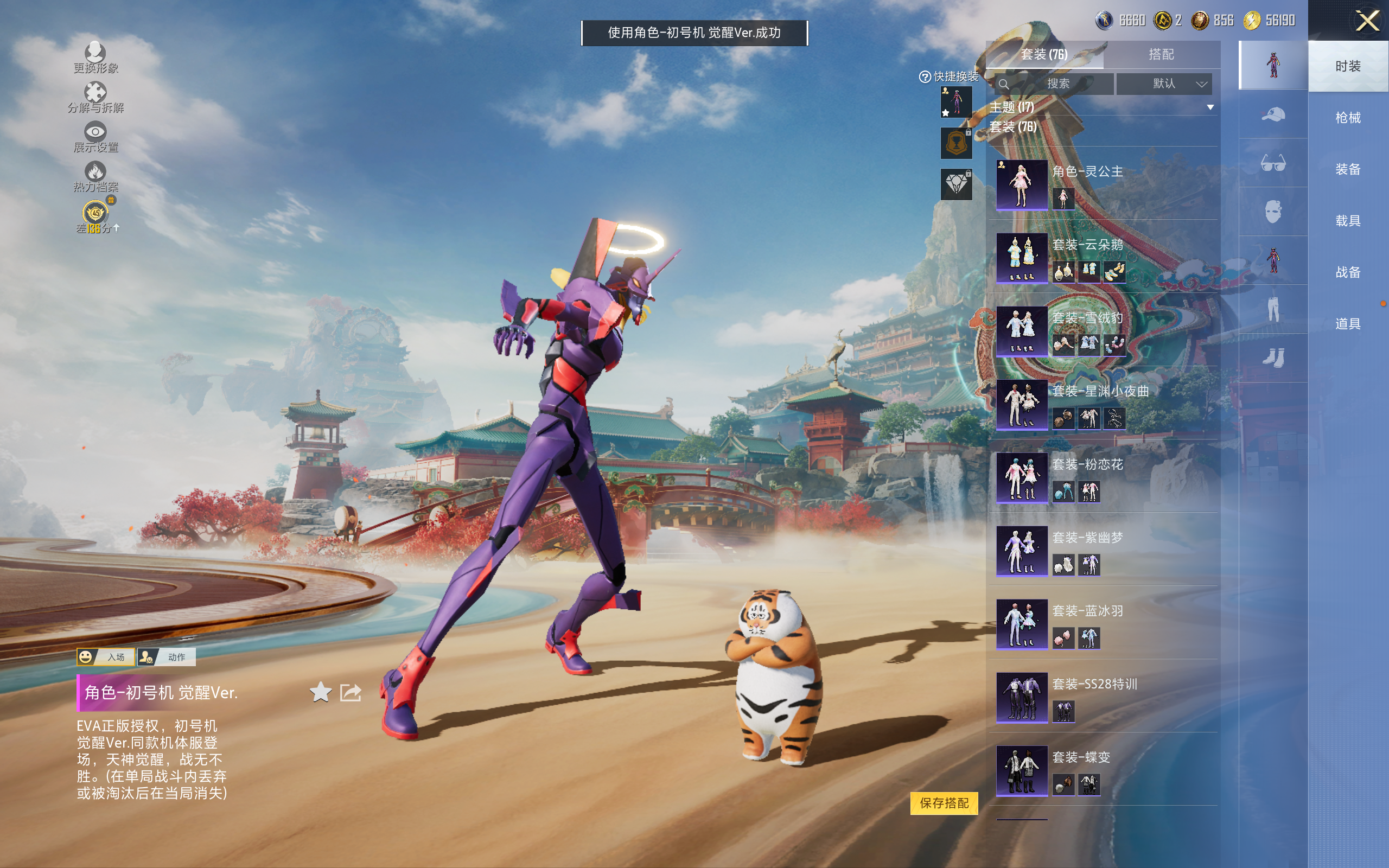
Task: Go to the 道具 items category
Action: point(1348,324)
